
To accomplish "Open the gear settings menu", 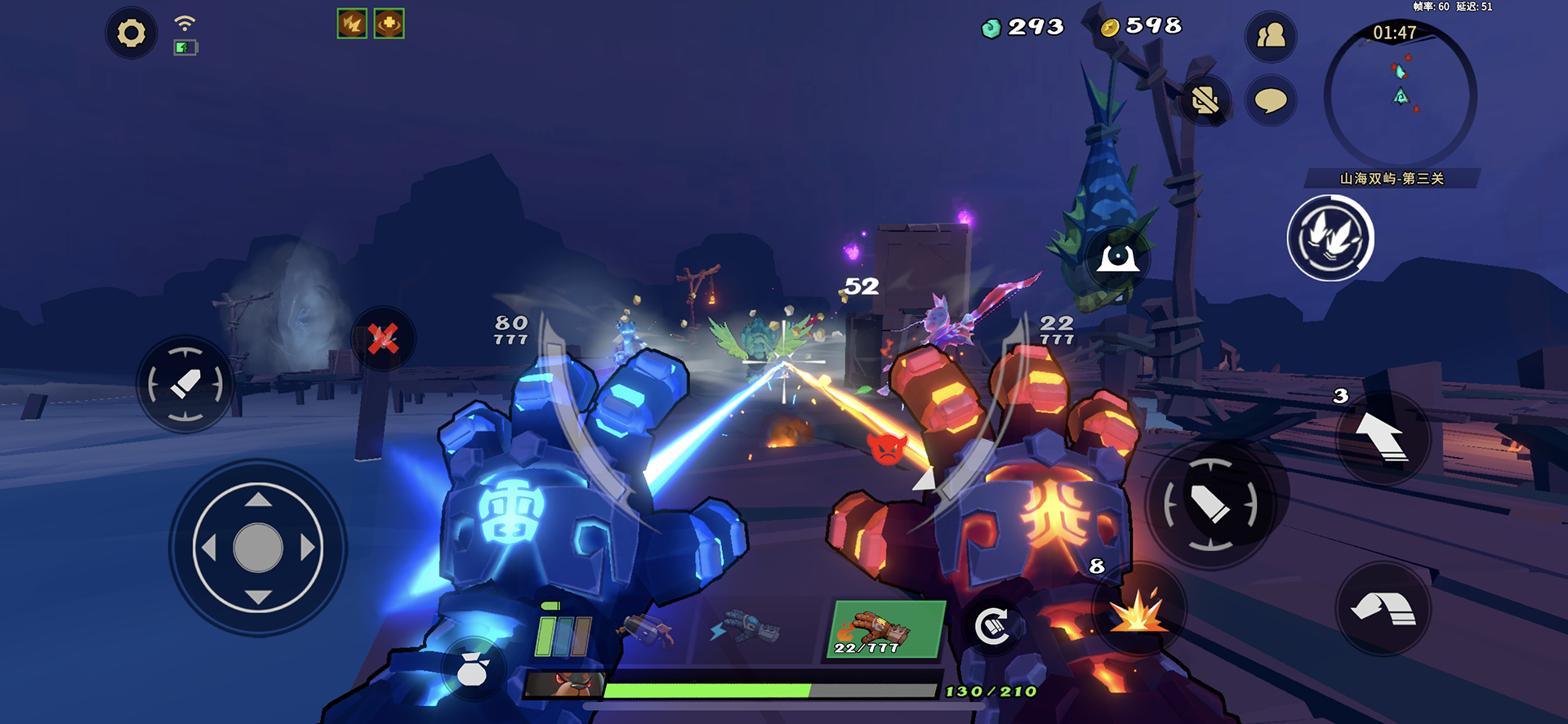I will point(131,33).
